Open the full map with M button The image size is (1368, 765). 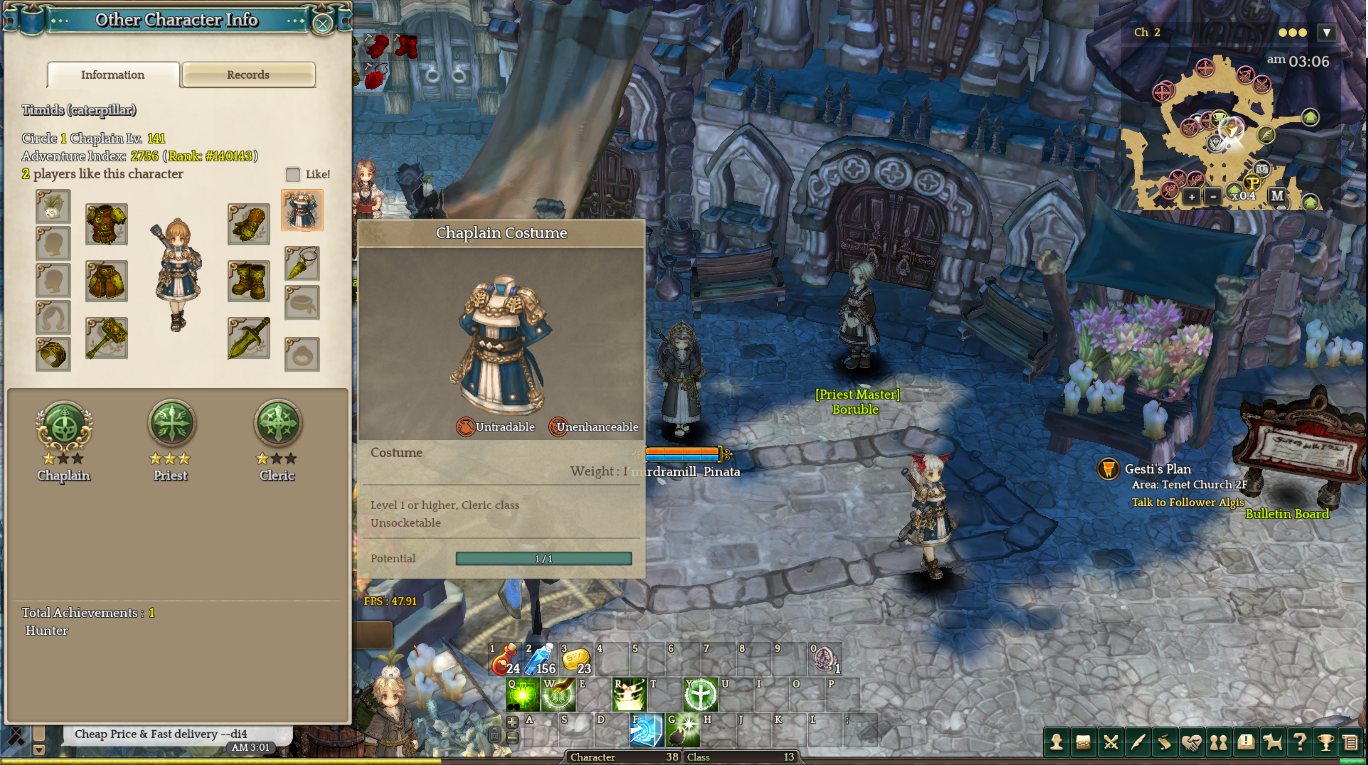coord(1277,196)
